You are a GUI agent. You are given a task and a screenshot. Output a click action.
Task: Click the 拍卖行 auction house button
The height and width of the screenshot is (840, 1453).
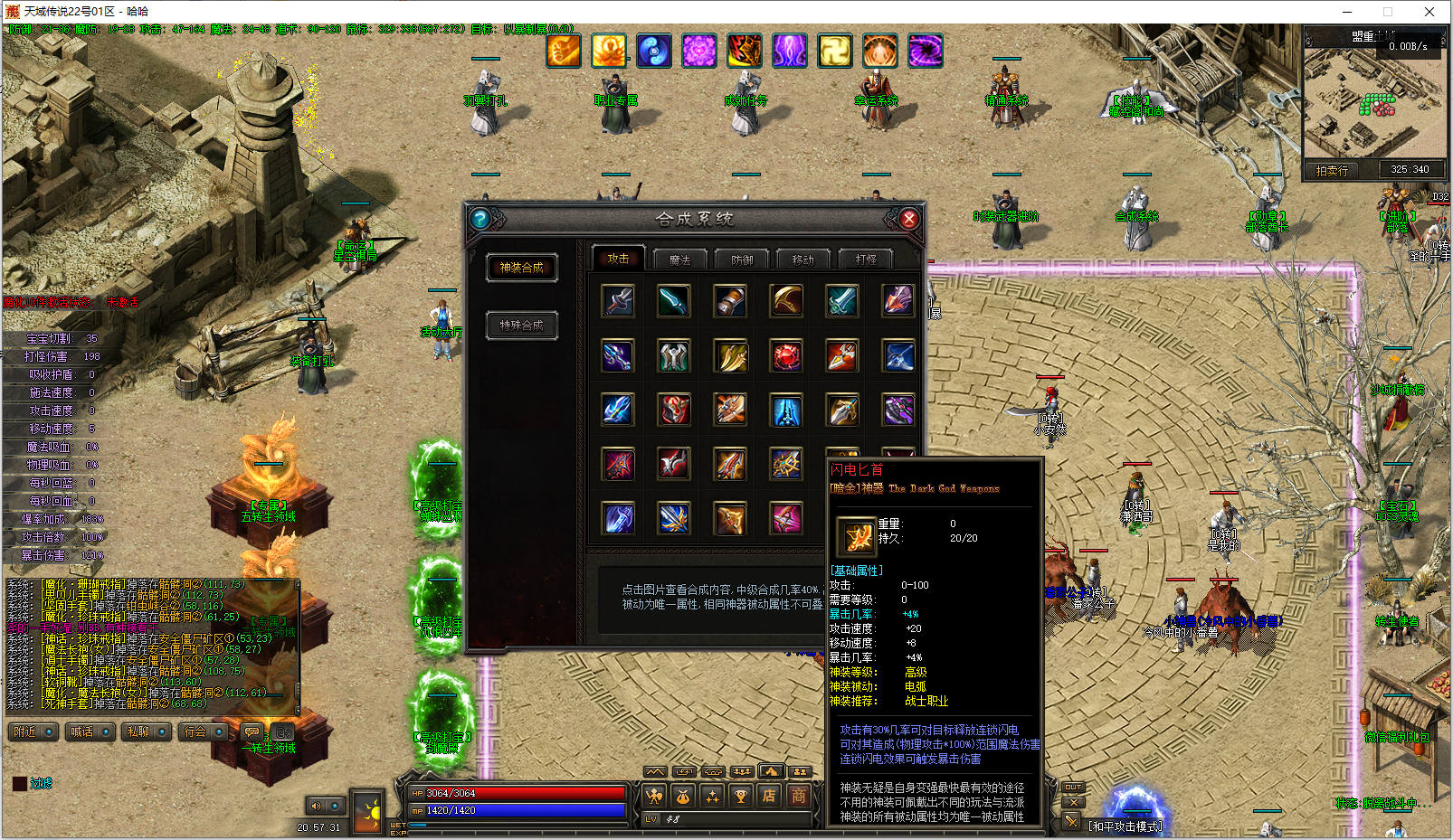pyautogui.click(x=1332, y=170)
